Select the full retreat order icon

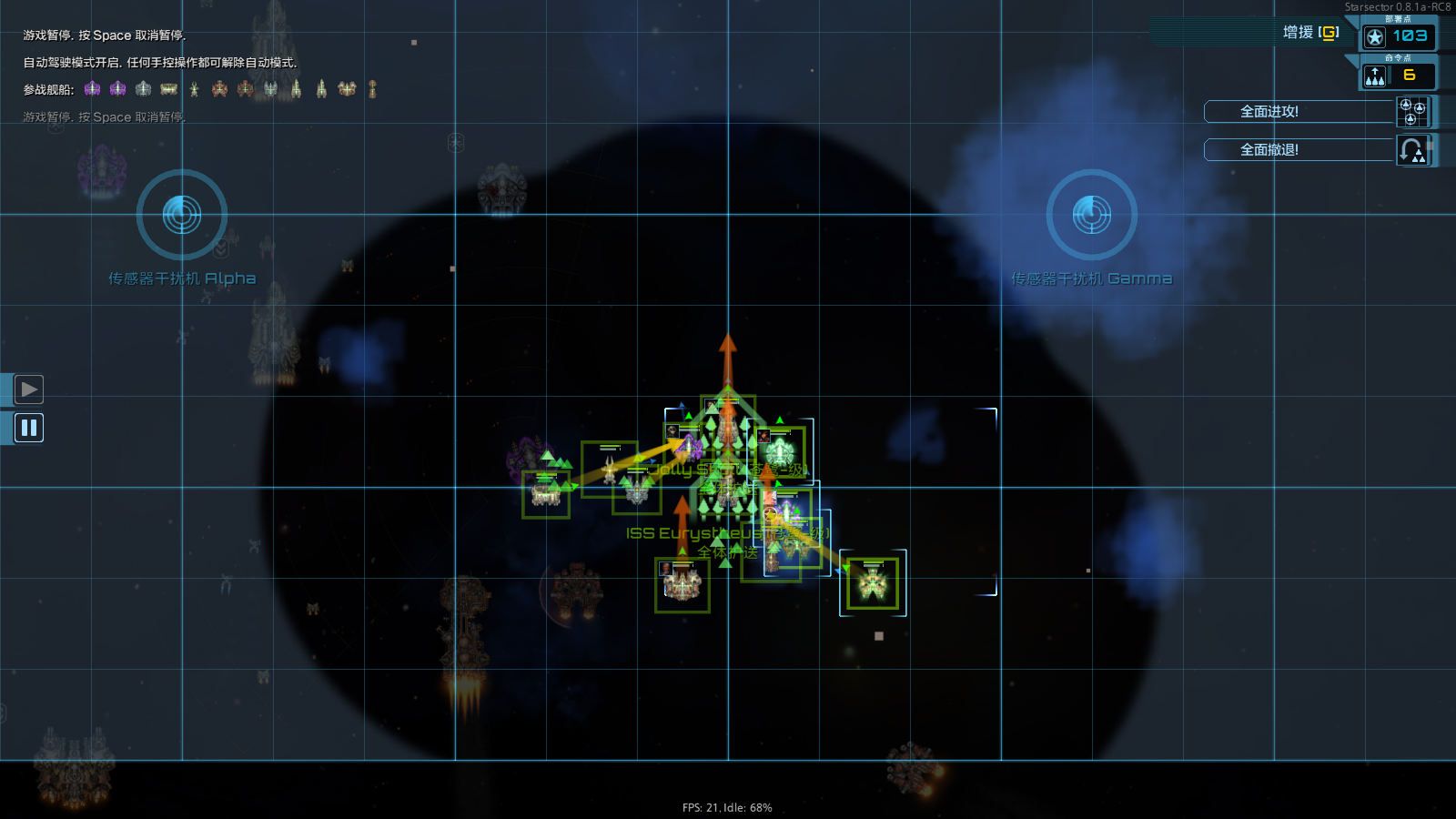tap(1411, 149)
